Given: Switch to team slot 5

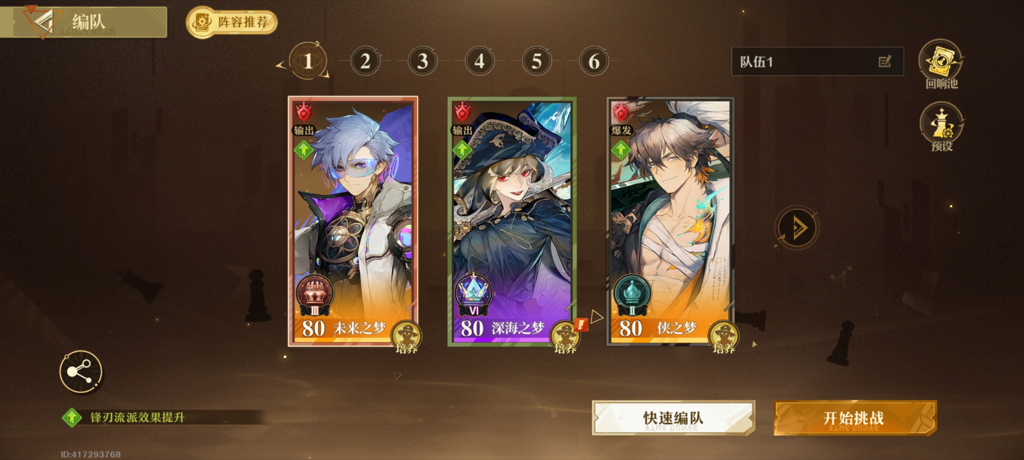Looking at the screenshot, I should [x=536, y=62].
